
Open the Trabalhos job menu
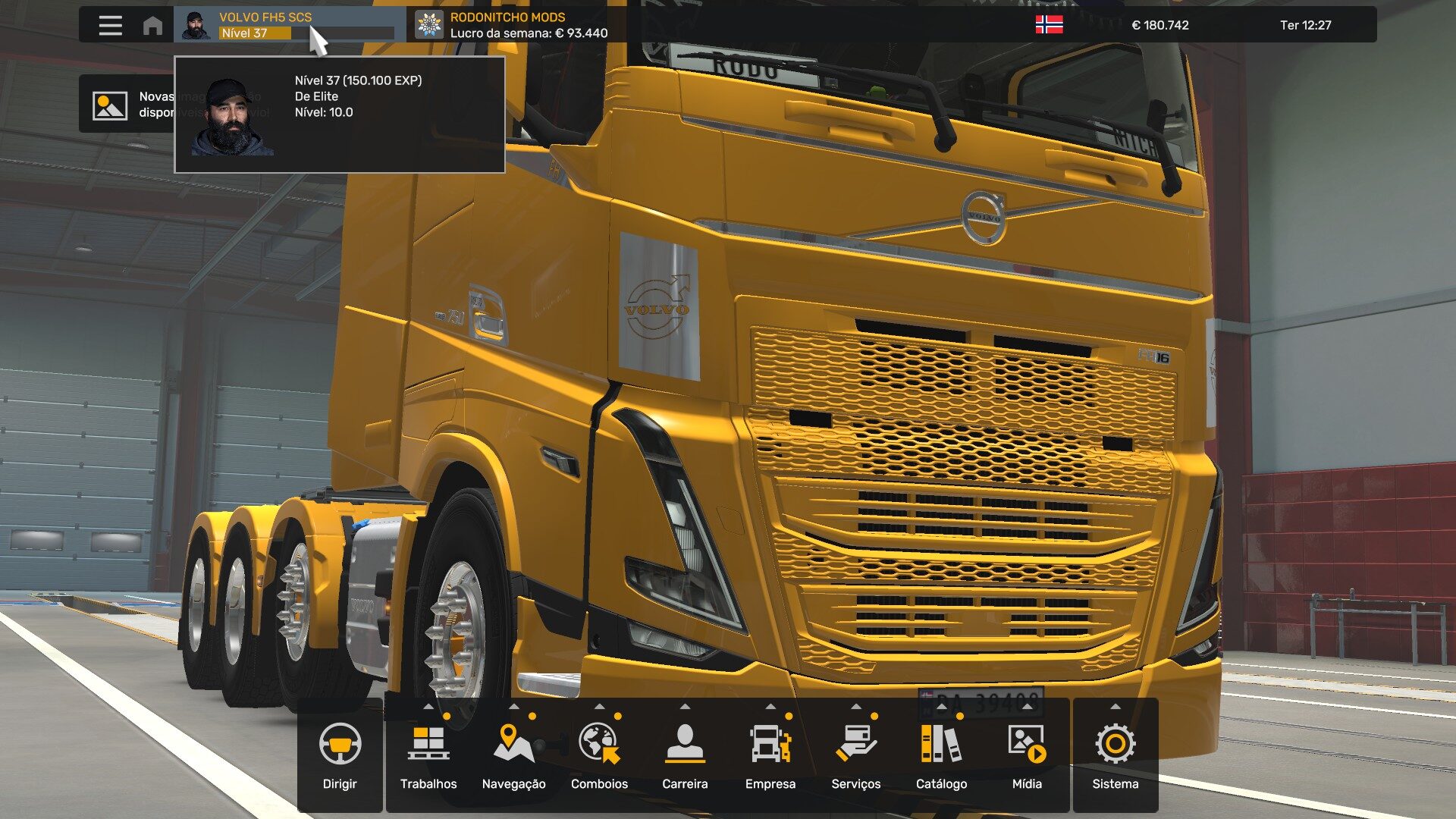tap(428, 757)
